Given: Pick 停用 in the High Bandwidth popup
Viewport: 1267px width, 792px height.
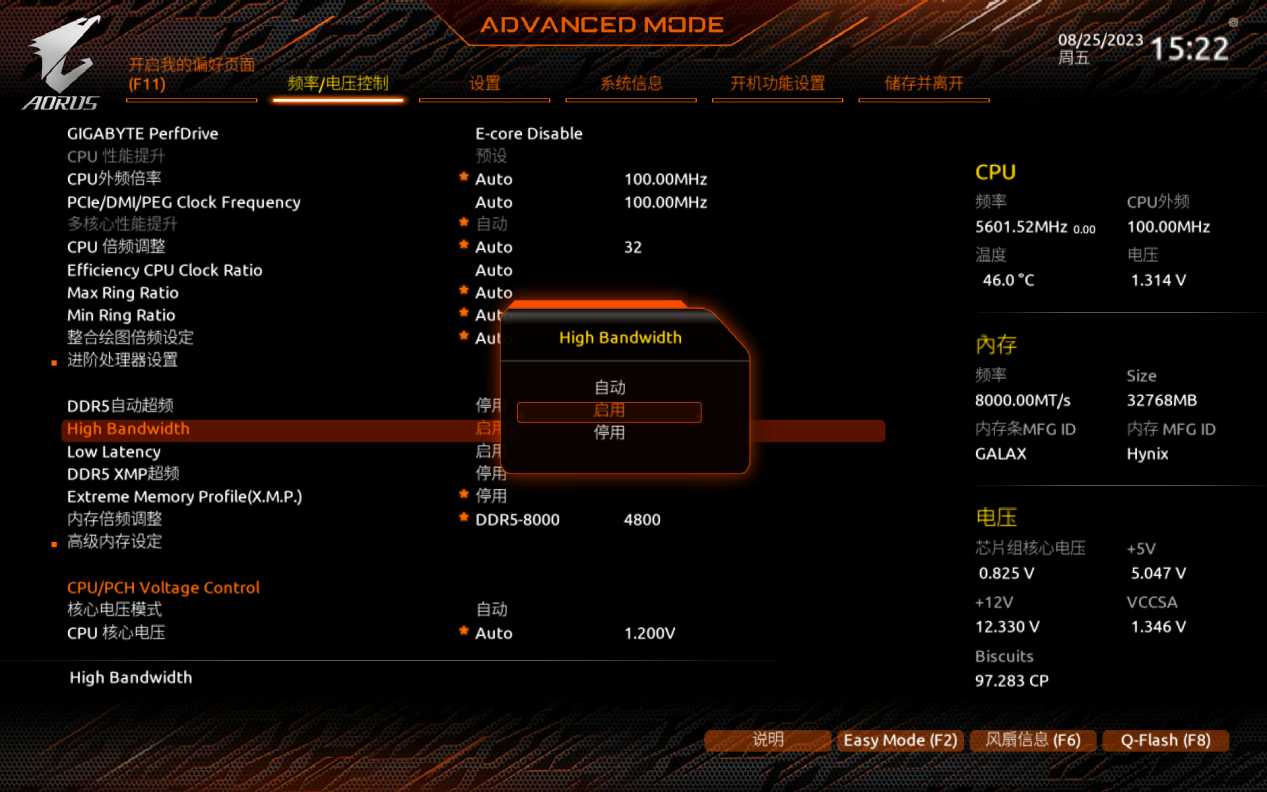Looking at the screenshot, I should pos(609,433).
